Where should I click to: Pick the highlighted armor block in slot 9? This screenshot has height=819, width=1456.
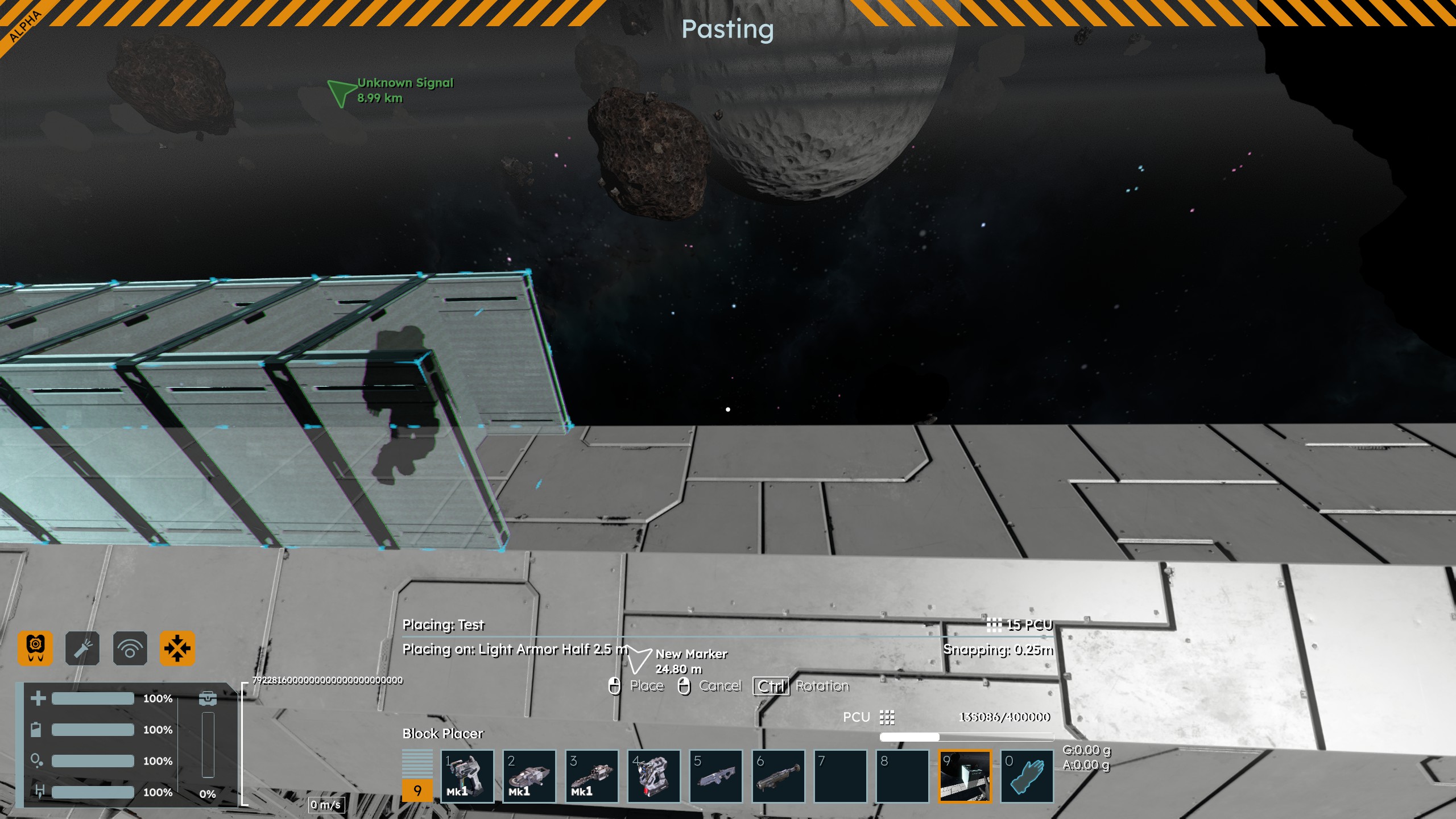(x=965, y=776)
